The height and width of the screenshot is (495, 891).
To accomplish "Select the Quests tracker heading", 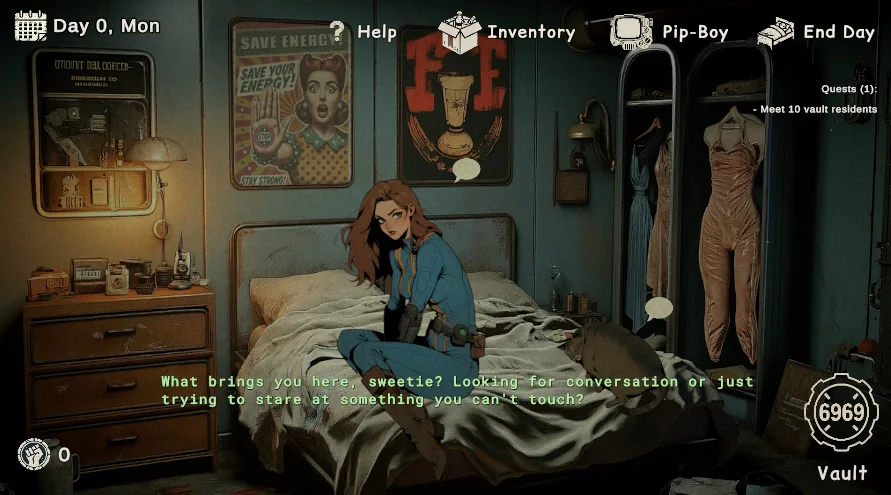I will (x=848, y=89).
